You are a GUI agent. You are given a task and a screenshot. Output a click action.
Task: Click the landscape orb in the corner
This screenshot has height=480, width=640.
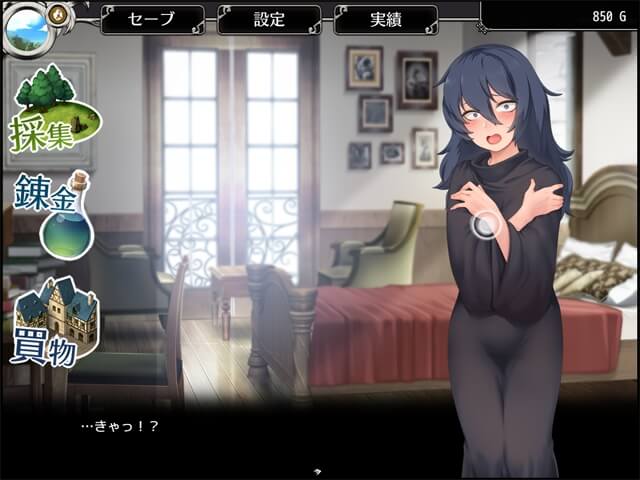point(26,28)
